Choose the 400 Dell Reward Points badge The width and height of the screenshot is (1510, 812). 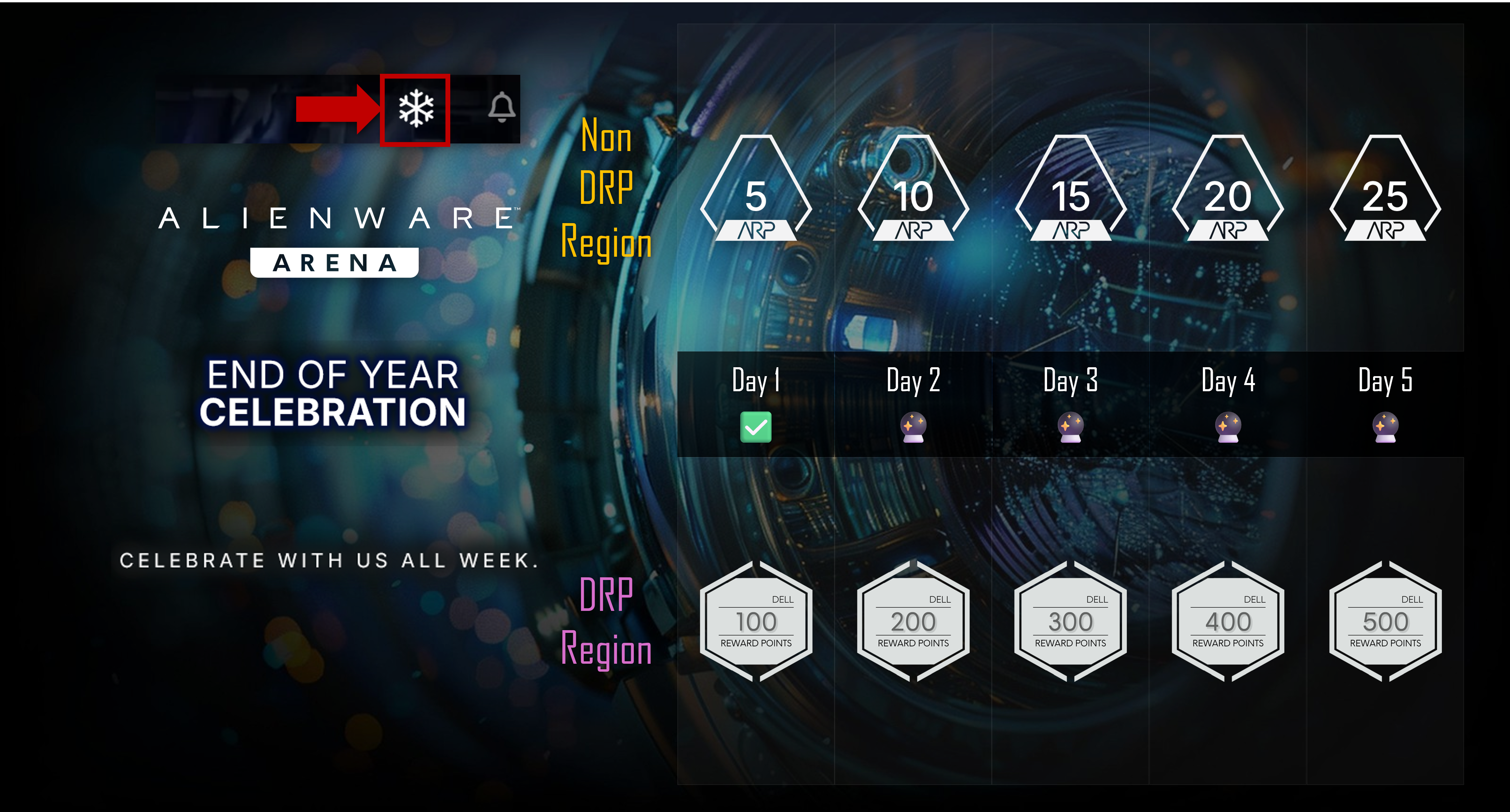pyautogui.click(x=1228, y=622)
